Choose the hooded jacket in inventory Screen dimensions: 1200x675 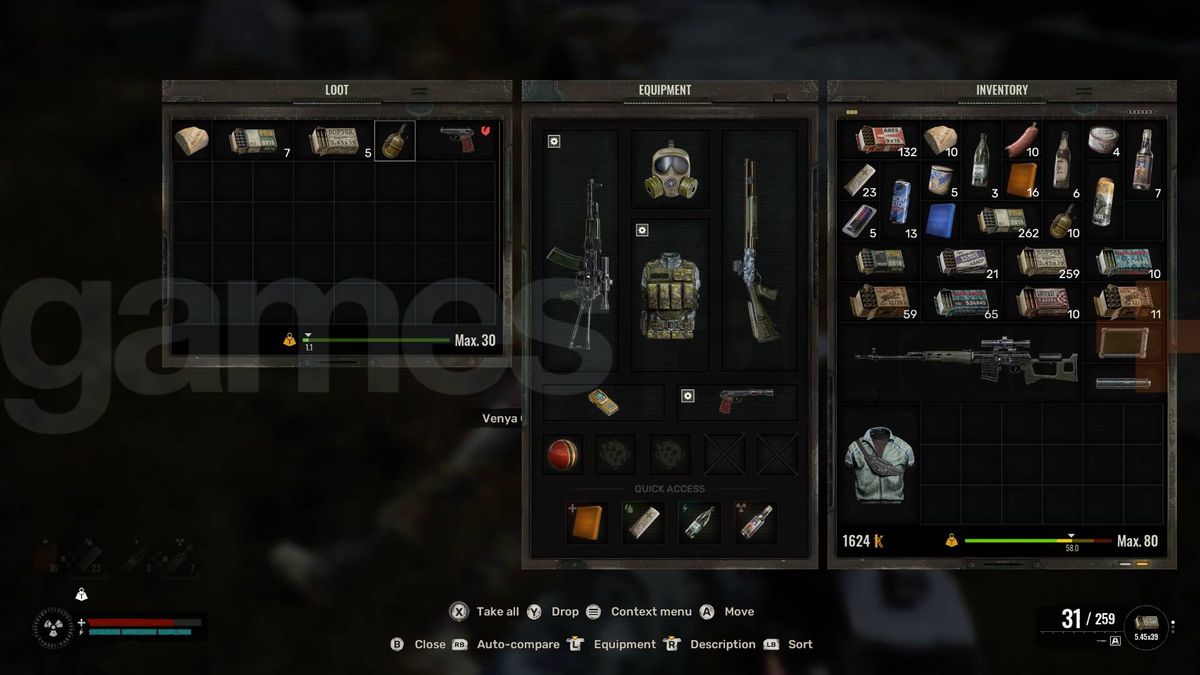coord(878,462)
